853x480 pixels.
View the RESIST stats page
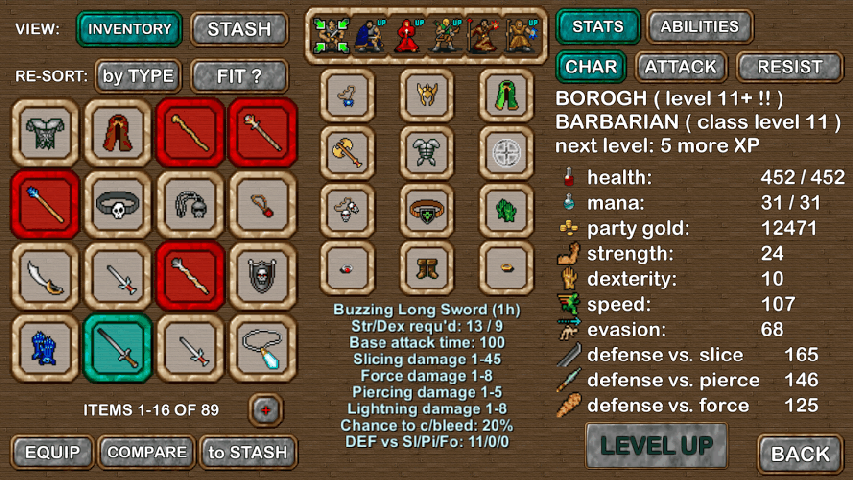click(x=790, y=68)
